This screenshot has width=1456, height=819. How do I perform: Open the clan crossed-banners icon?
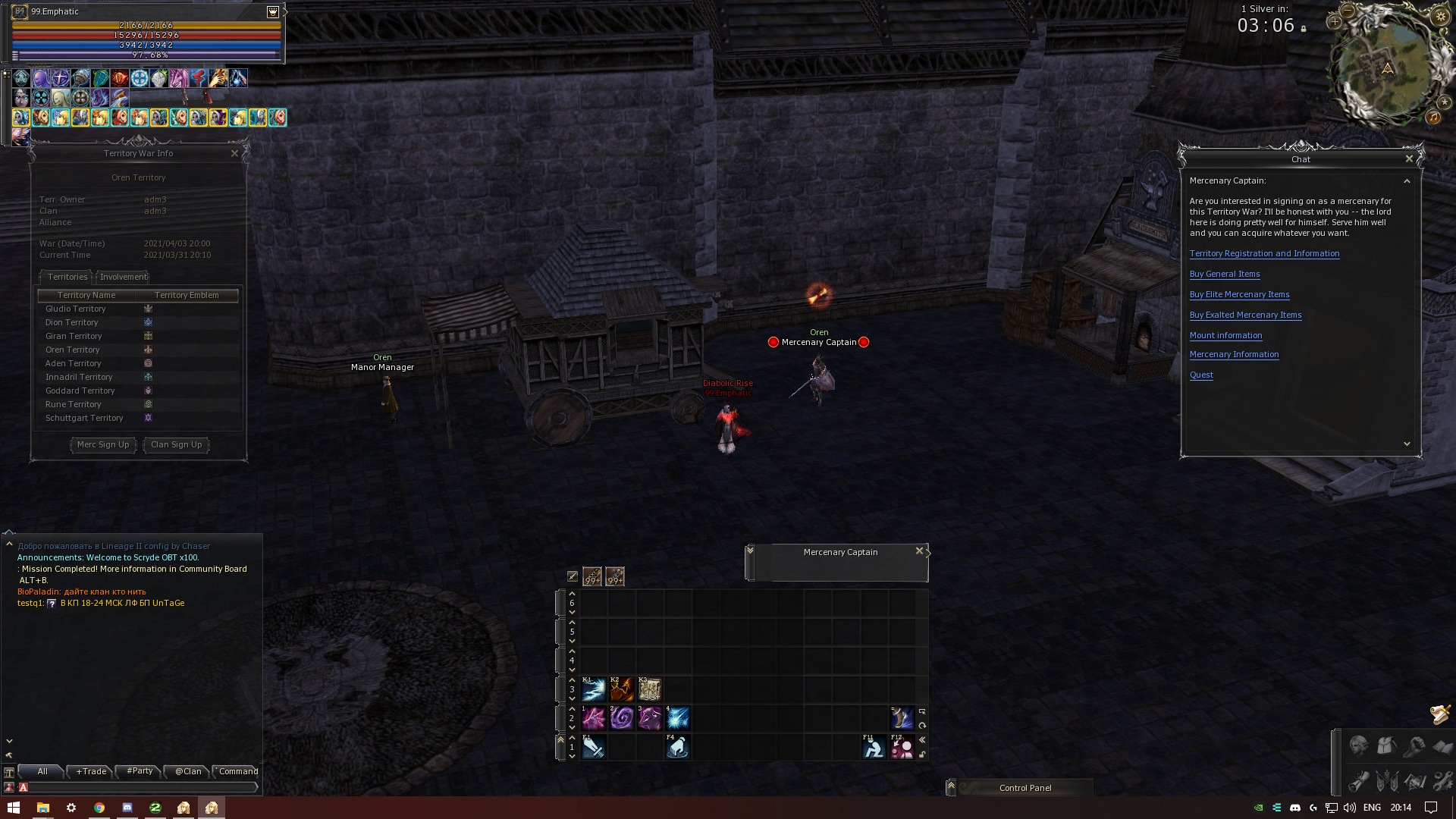[x=1385, y=781]
